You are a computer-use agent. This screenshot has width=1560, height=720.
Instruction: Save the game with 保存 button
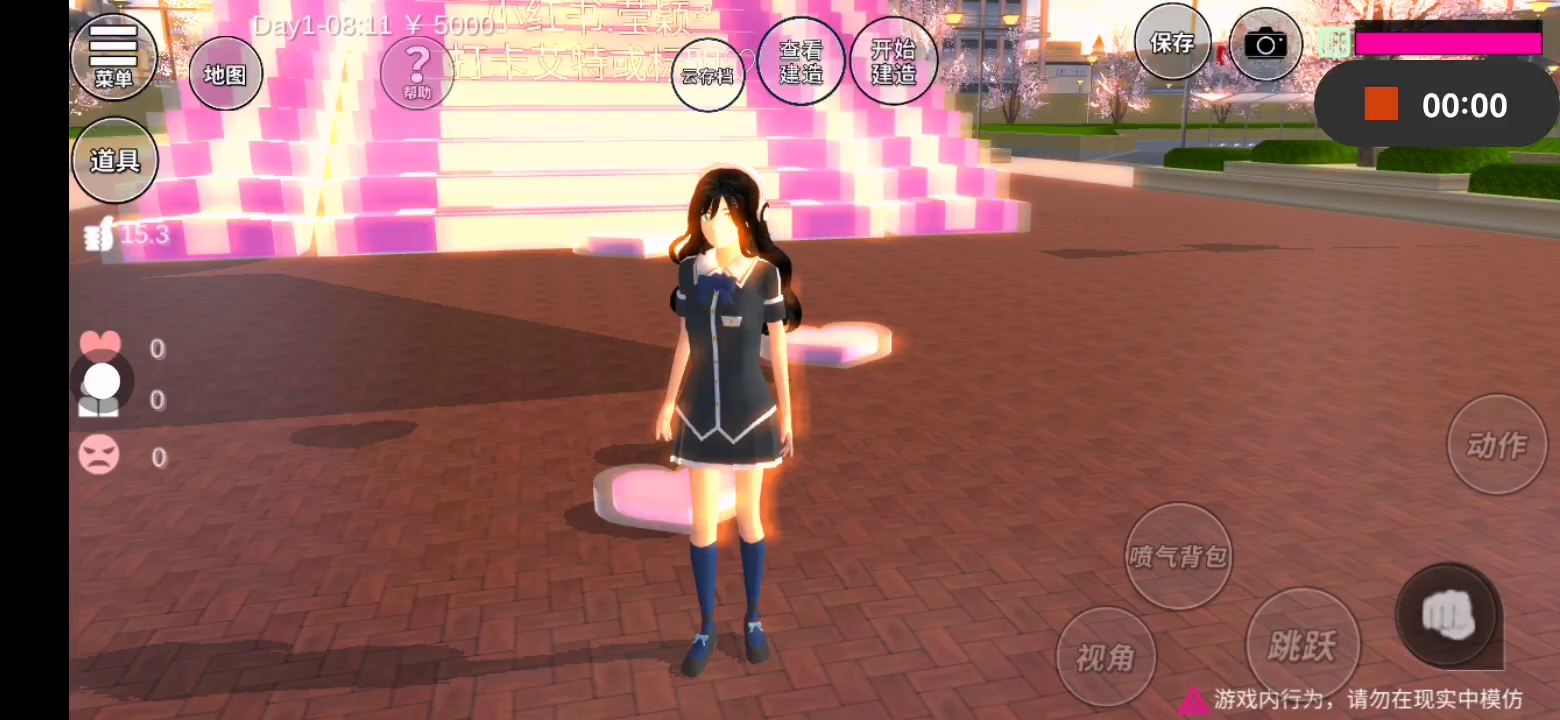pyautogui.click(x=1172, y=43)
